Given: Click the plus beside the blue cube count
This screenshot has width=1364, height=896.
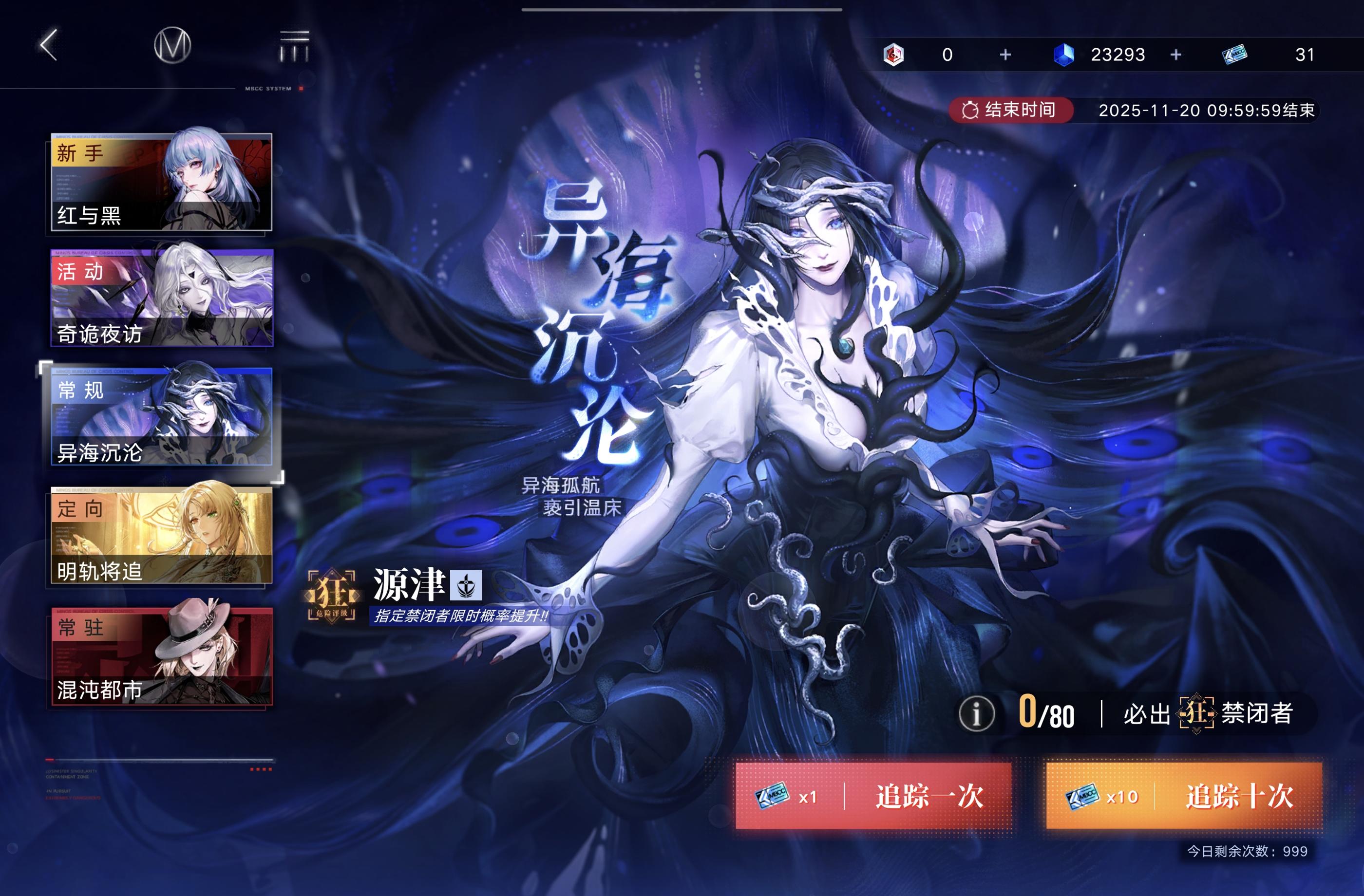Looking at the screenshot, I should (x=1176, y=55).
